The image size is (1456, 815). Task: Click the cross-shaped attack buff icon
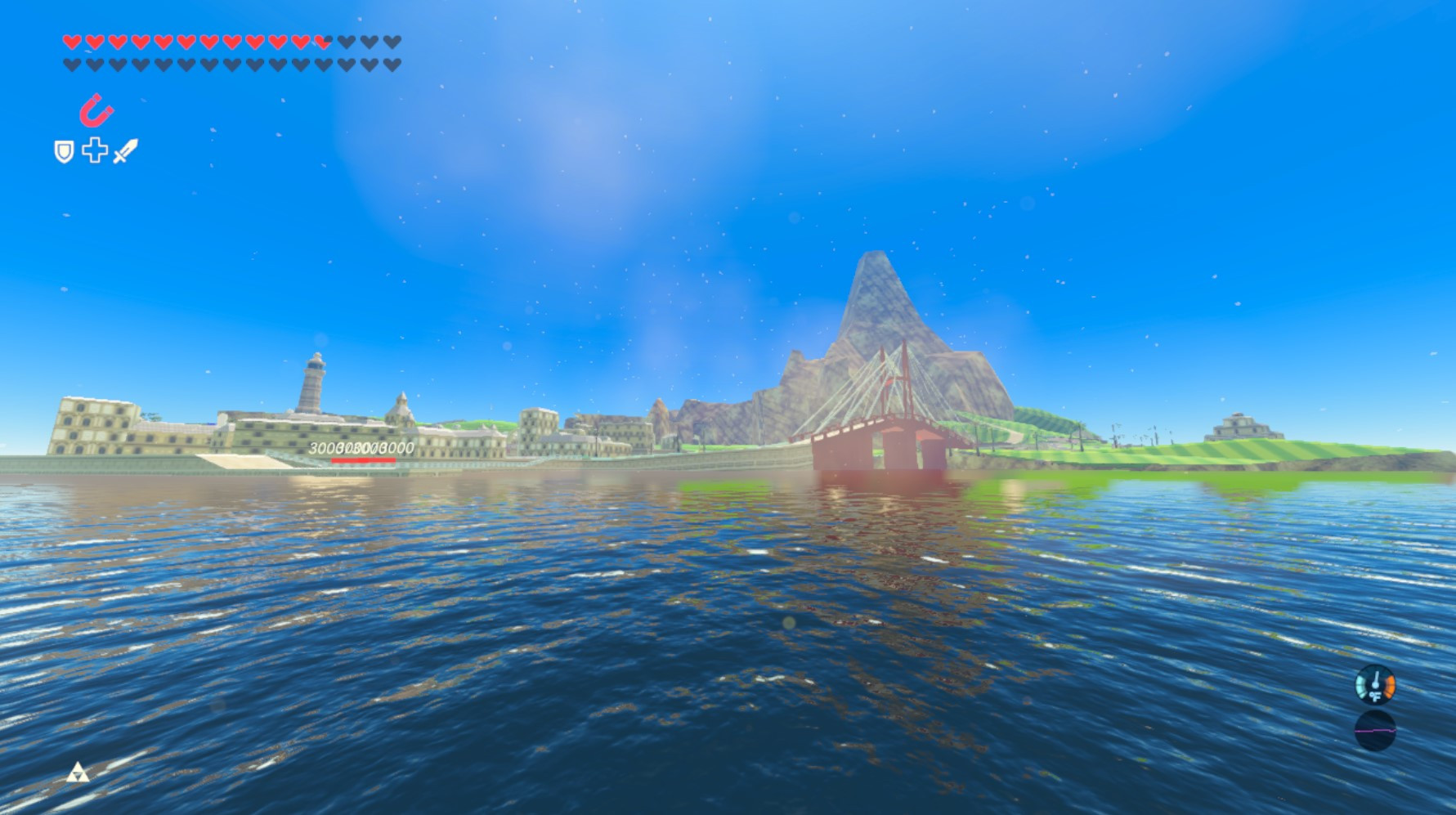tap(94, 150)
